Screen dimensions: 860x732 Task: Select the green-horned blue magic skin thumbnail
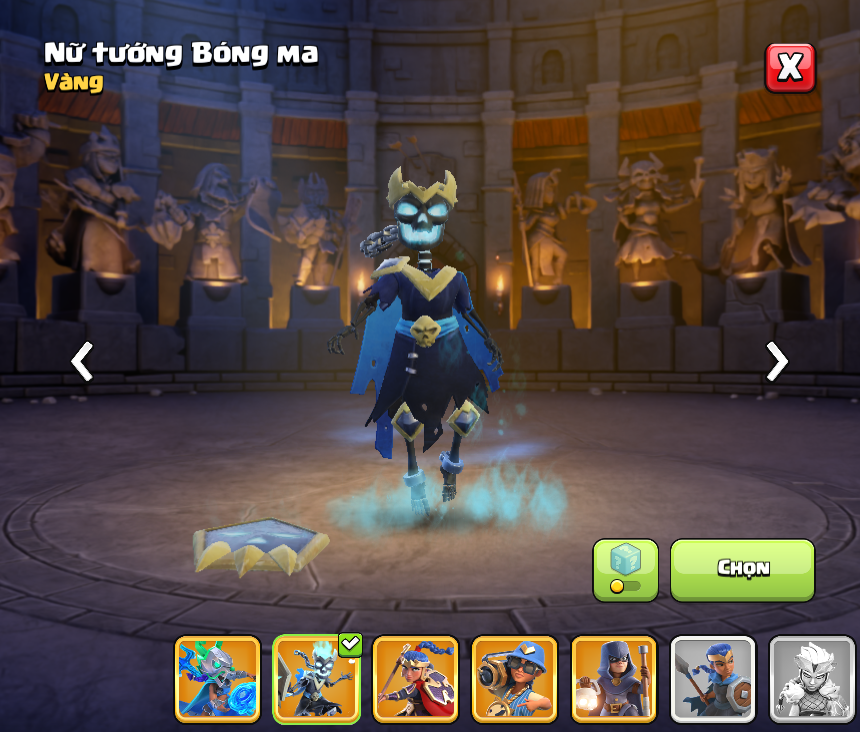(x=218, y=679)
